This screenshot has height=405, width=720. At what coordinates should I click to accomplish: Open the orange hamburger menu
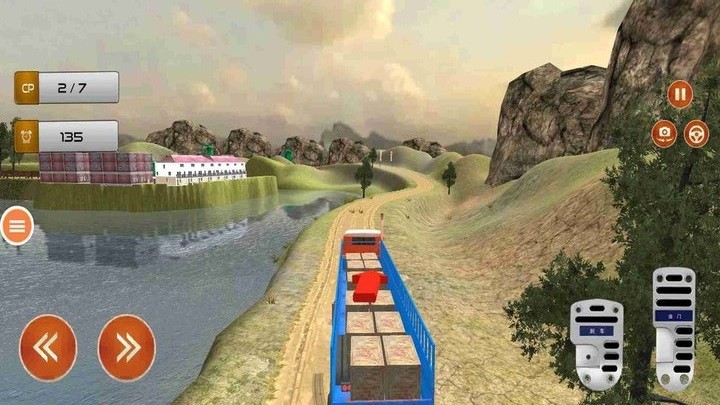pos(17,227)
